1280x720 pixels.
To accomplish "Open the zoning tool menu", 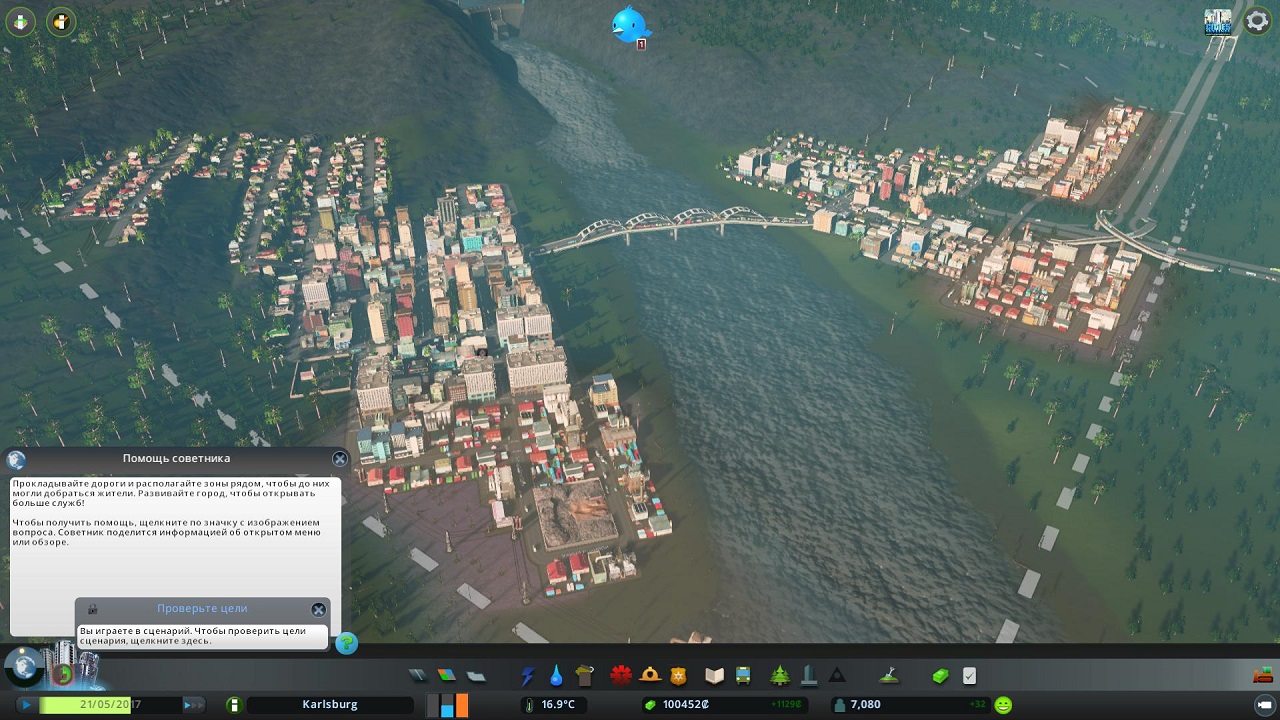I will tap(446, 676).
